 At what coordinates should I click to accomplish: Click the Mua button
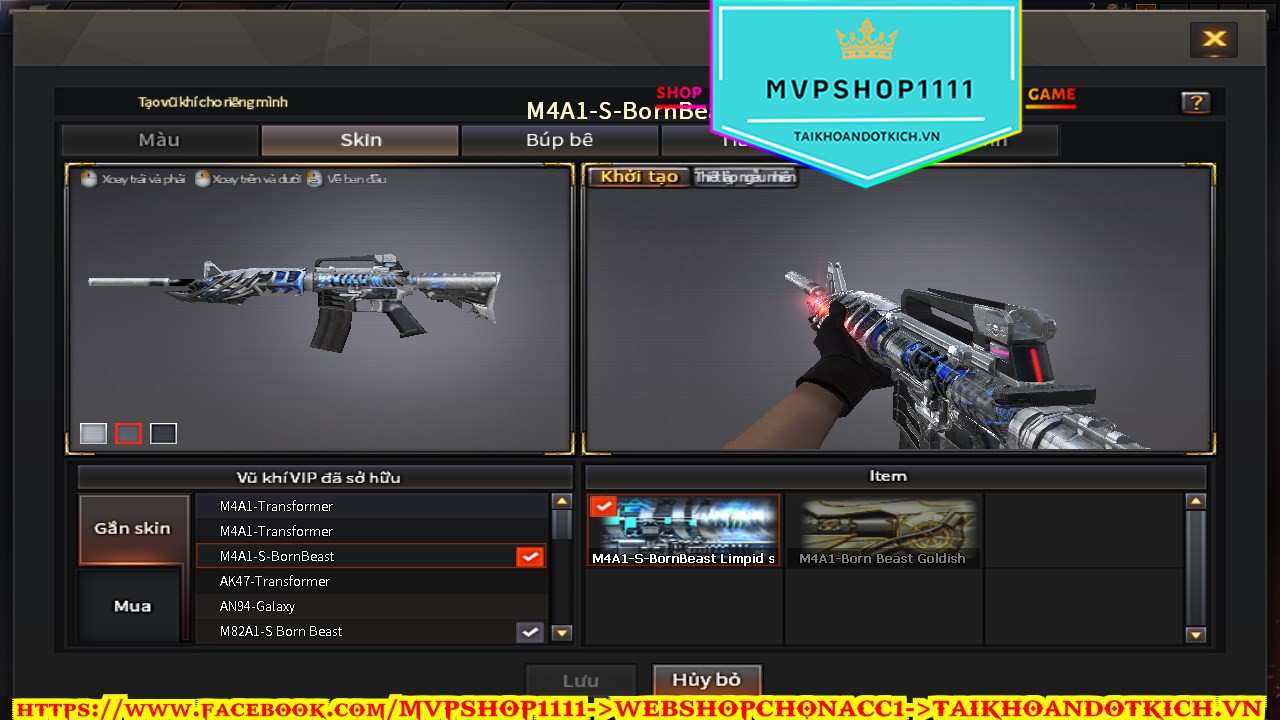133,606
